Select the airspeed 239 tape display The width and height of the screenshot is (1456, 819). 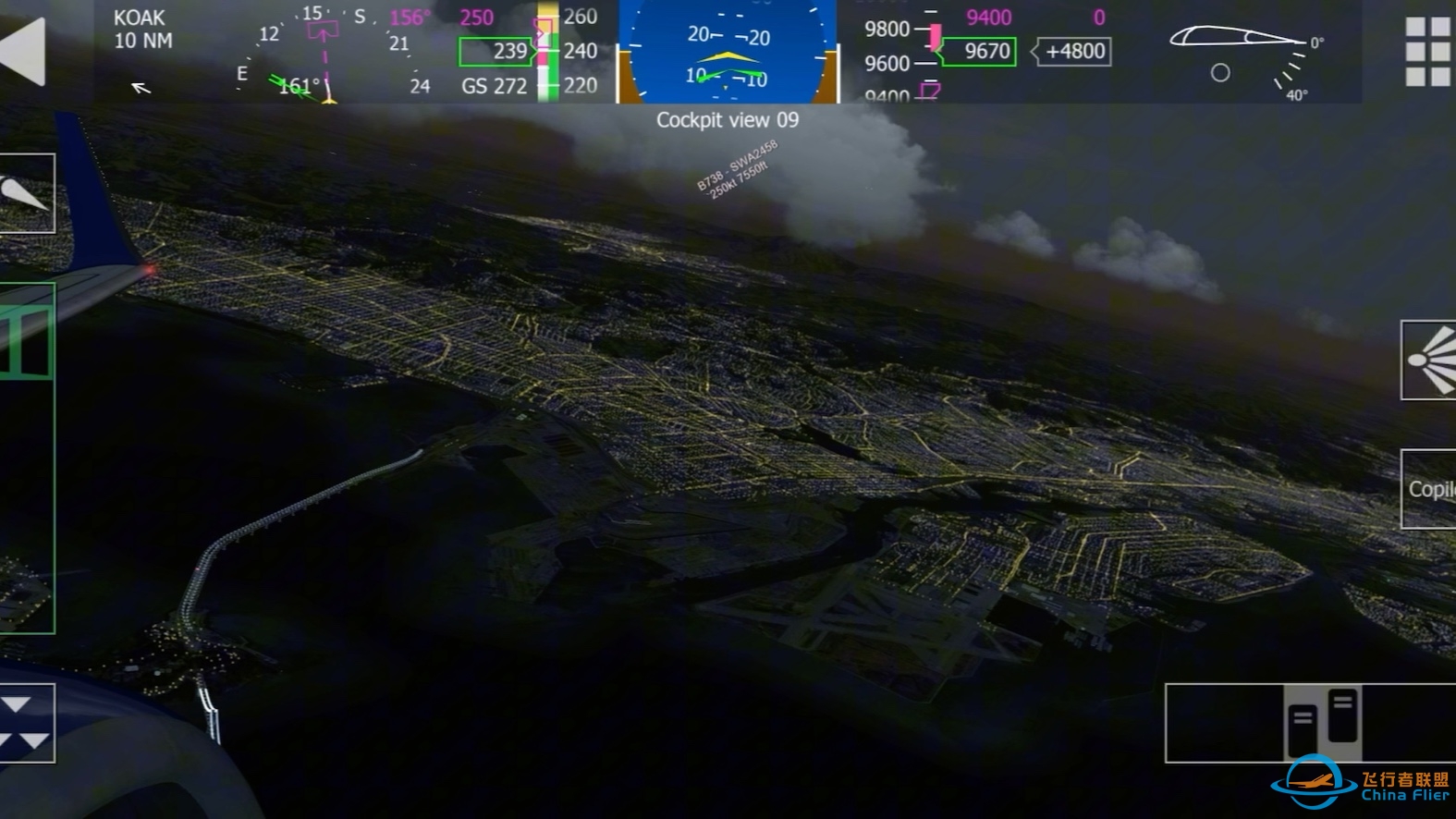pos(495,52)
